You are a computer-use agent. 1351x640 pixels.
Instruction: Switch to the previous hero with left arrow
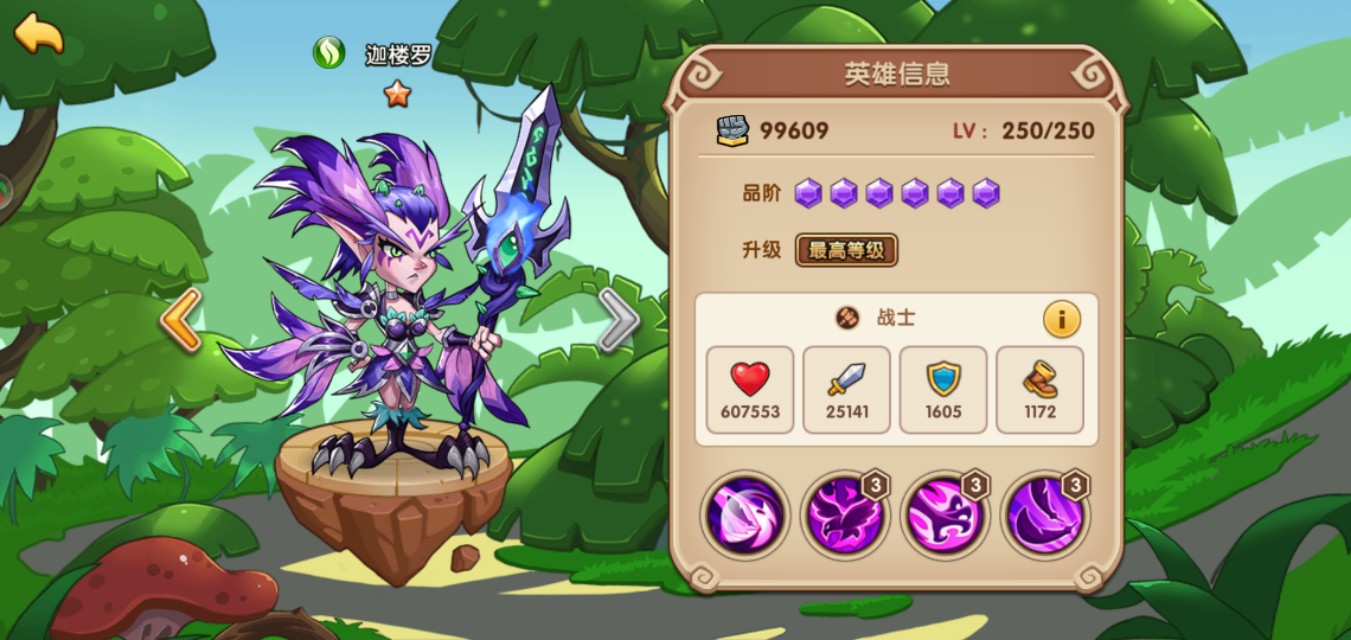[181, 320]
